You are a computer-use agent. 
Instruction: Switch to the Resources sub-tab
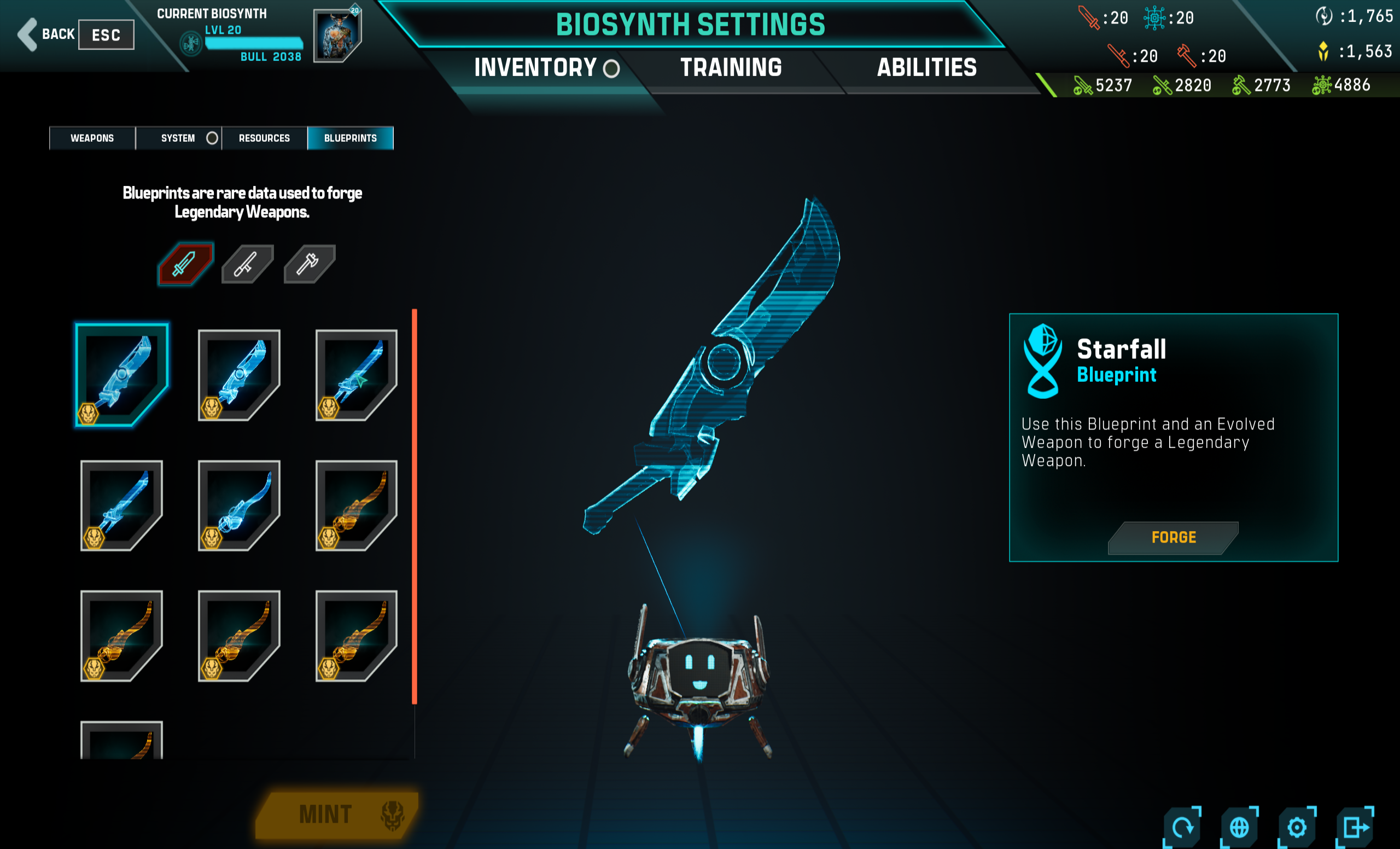point(264,138)
